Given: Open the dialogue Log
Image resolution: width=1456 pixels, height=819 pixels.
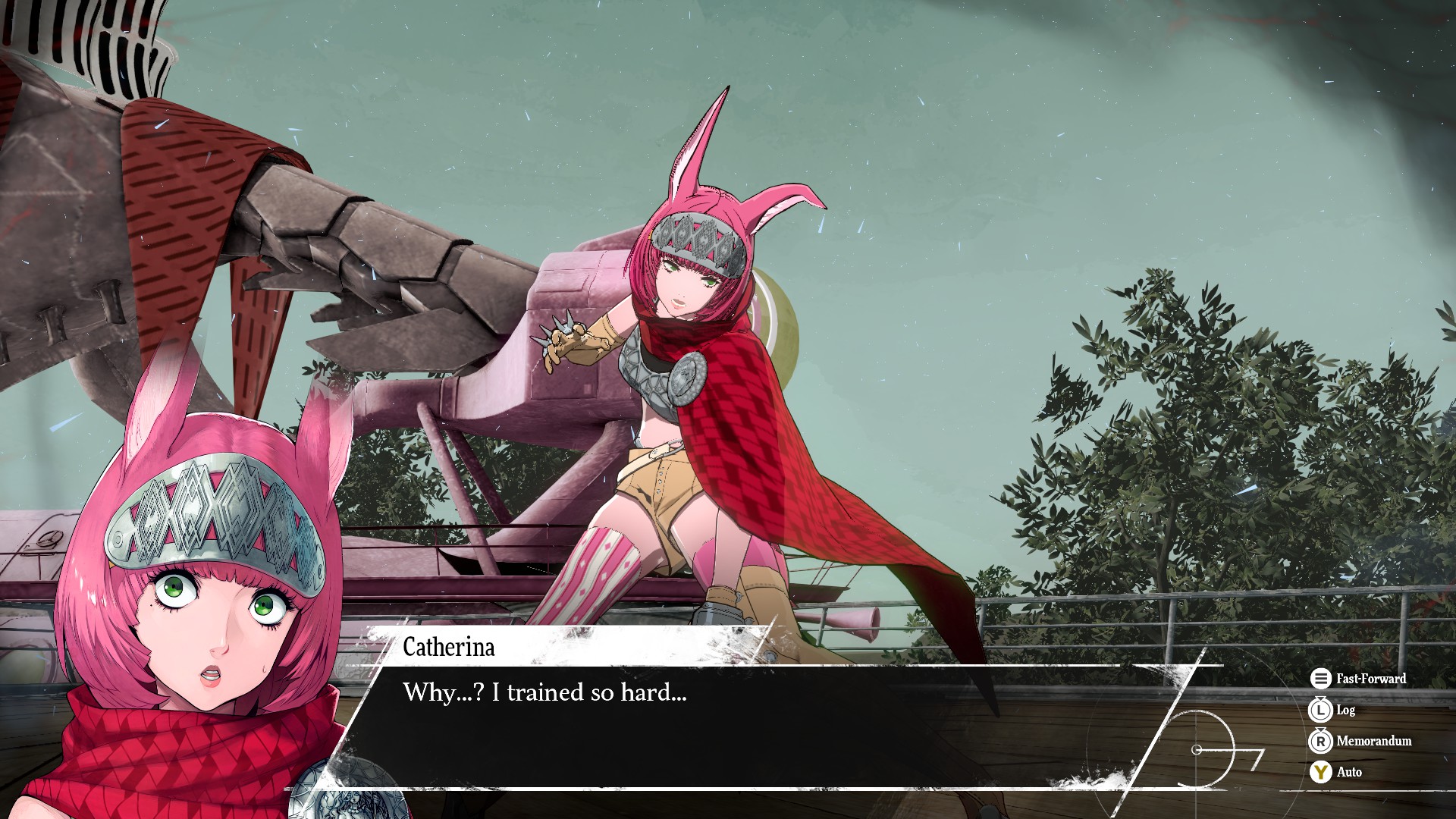Looking at the screenshot, I should pos(1332,710).
